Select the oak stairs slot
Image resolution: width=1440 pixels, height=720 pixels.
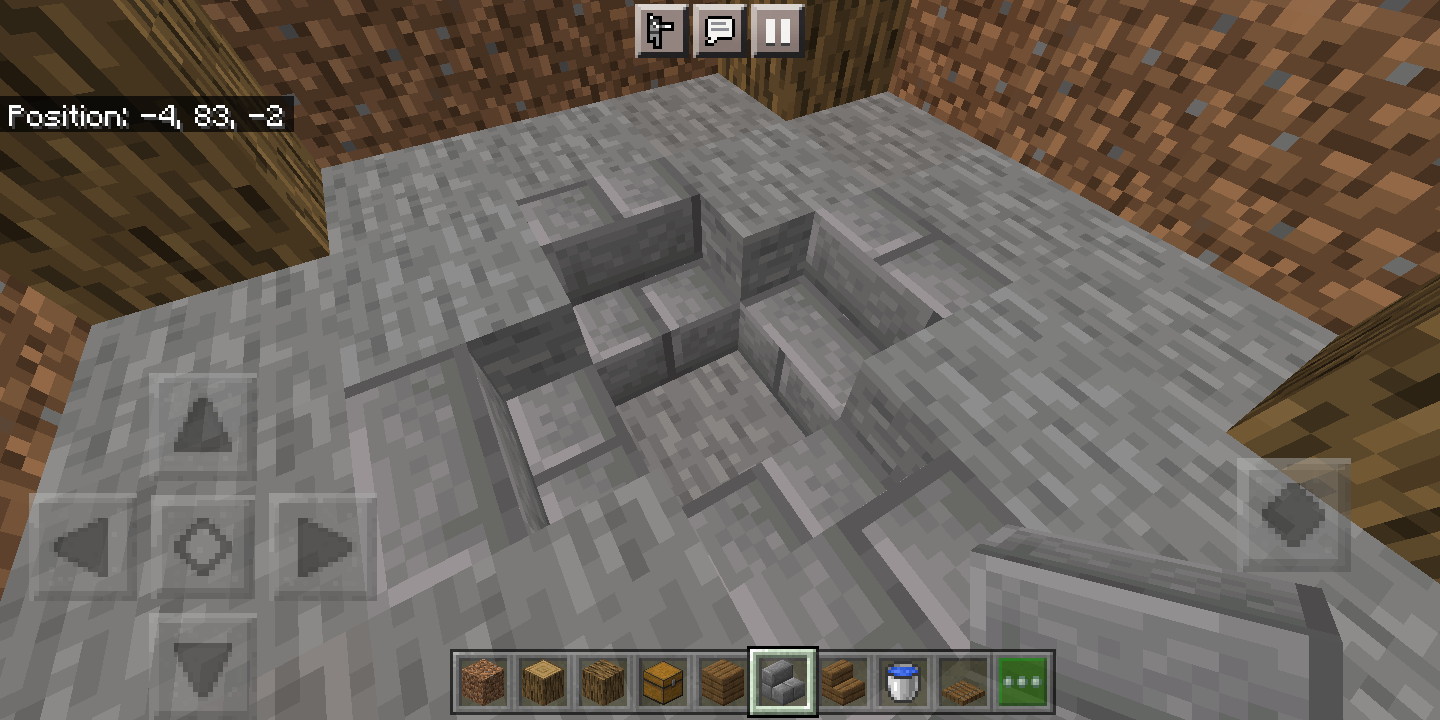tap(843, 684)
